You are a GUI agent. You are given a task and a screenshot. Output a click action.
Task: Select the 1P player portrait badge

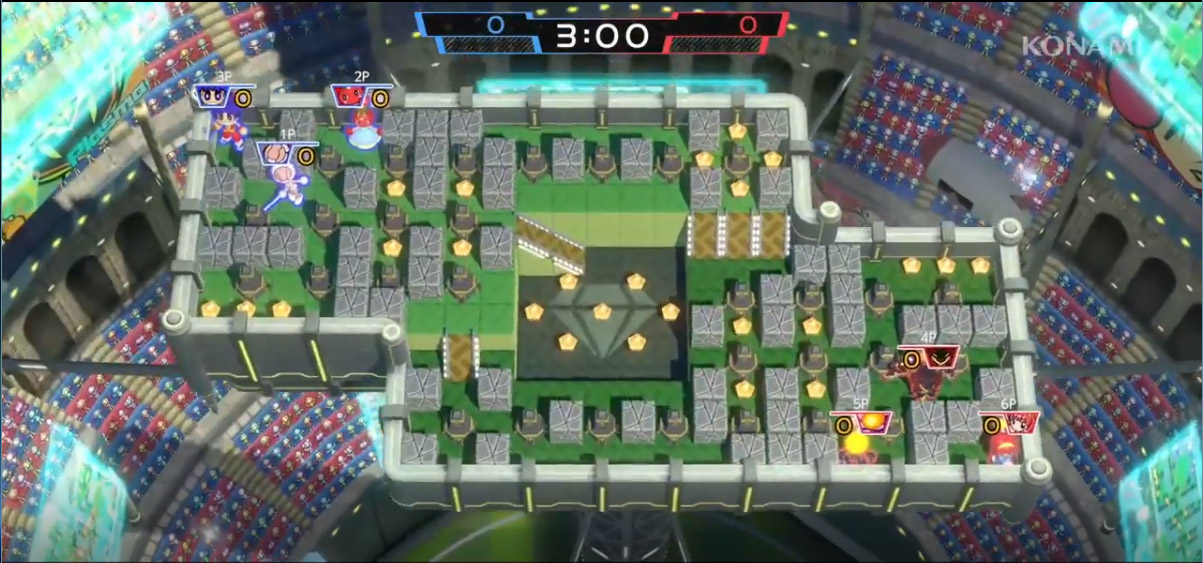pos(277,155)
